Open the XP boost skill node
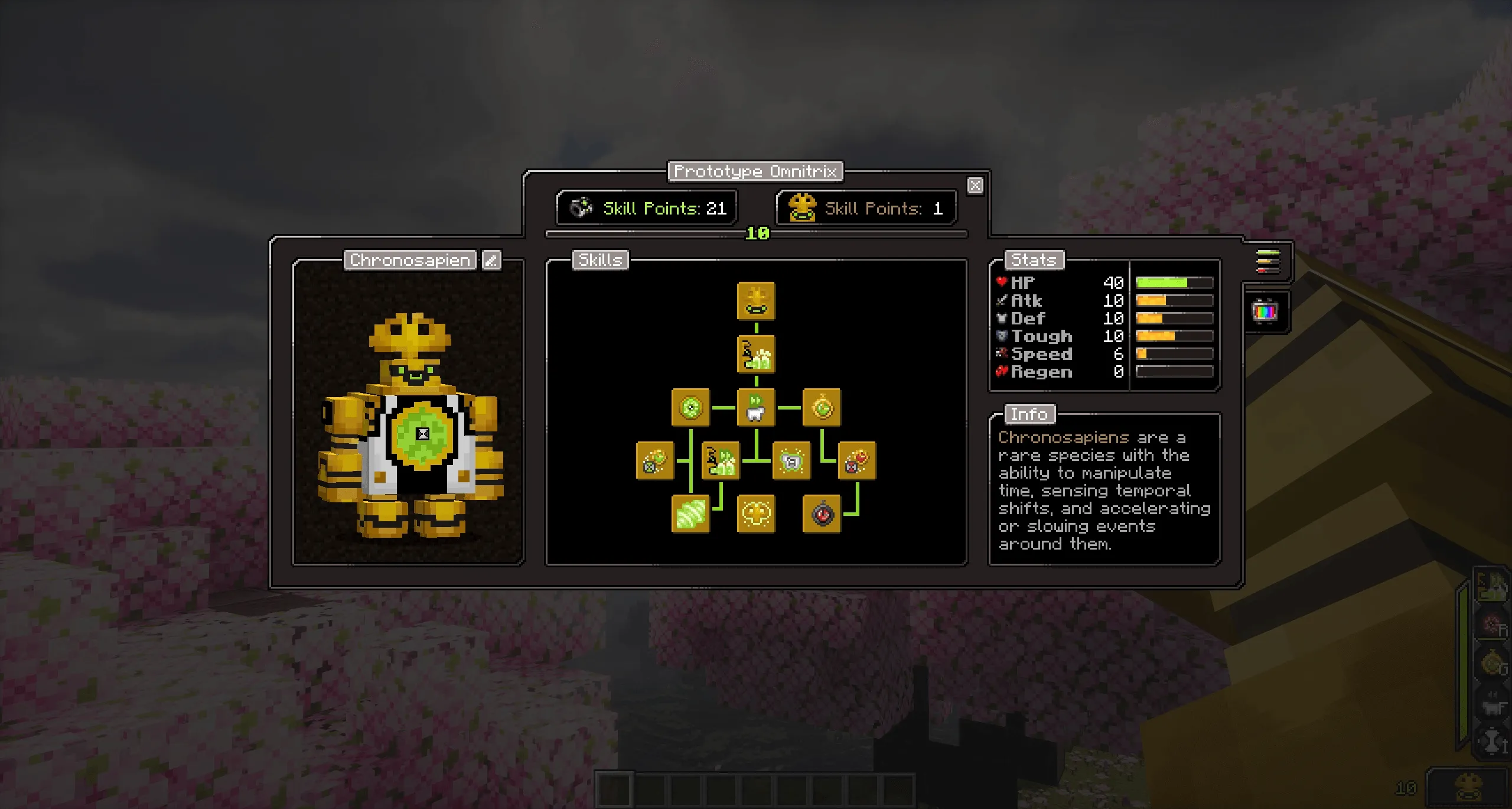Screen dimensions: 1512x809 pos(756,353)
